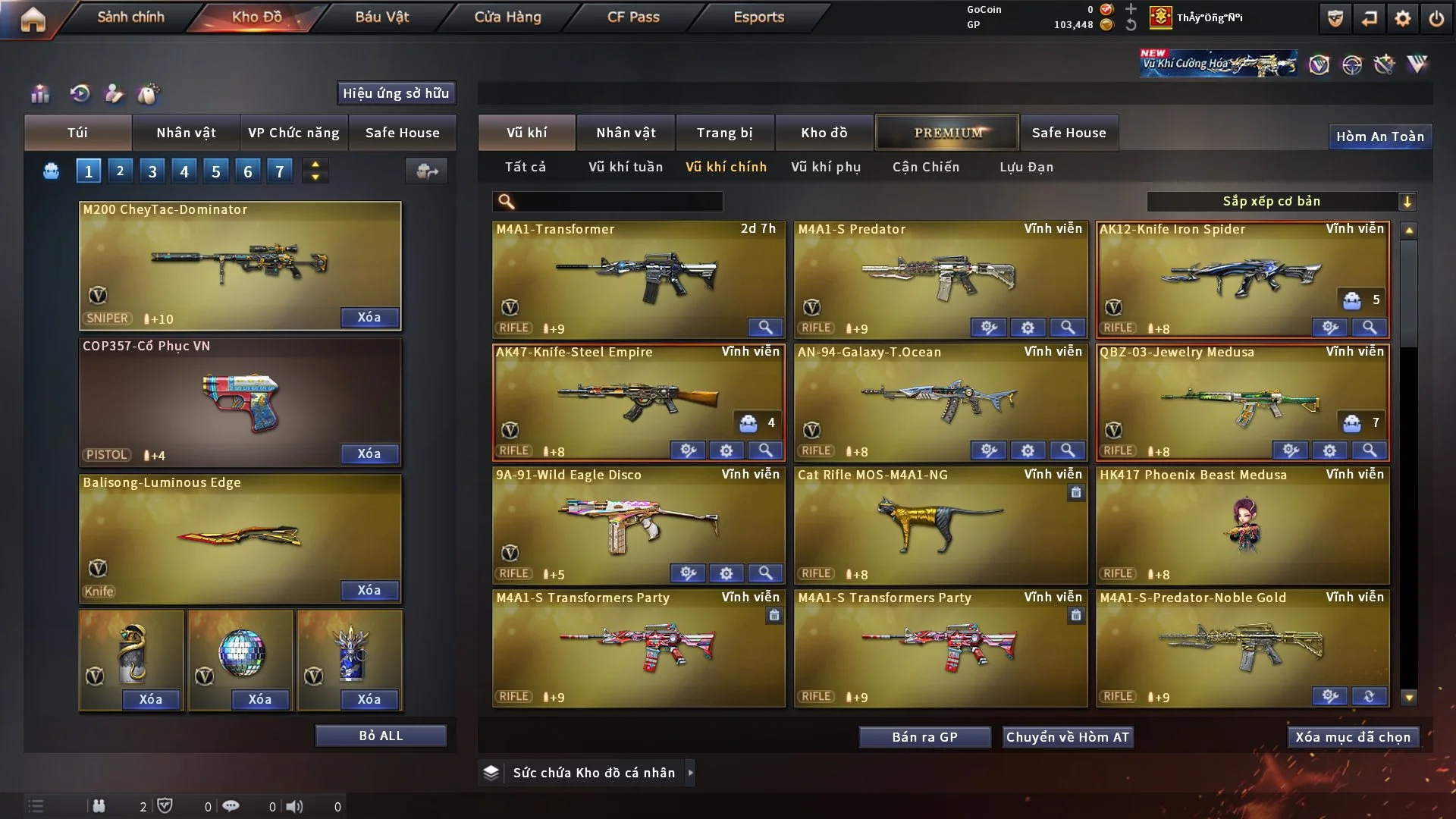1456x819 pixels.
Task: Click the Bỏ ALL button
Action: click(381, 735)
